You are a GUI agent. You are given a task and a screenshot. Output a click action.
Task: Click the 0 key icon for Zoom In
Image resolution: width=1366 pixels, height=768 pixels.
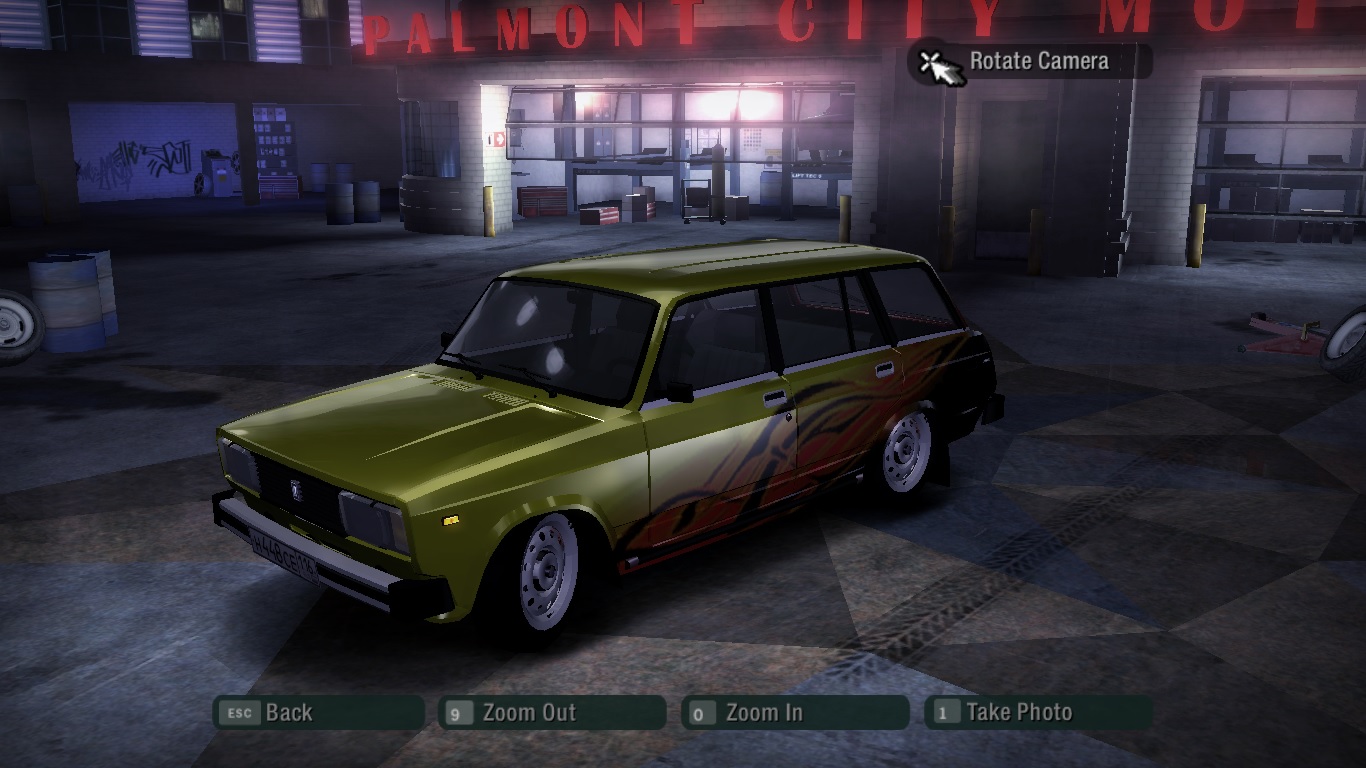[x=703, y=713]
